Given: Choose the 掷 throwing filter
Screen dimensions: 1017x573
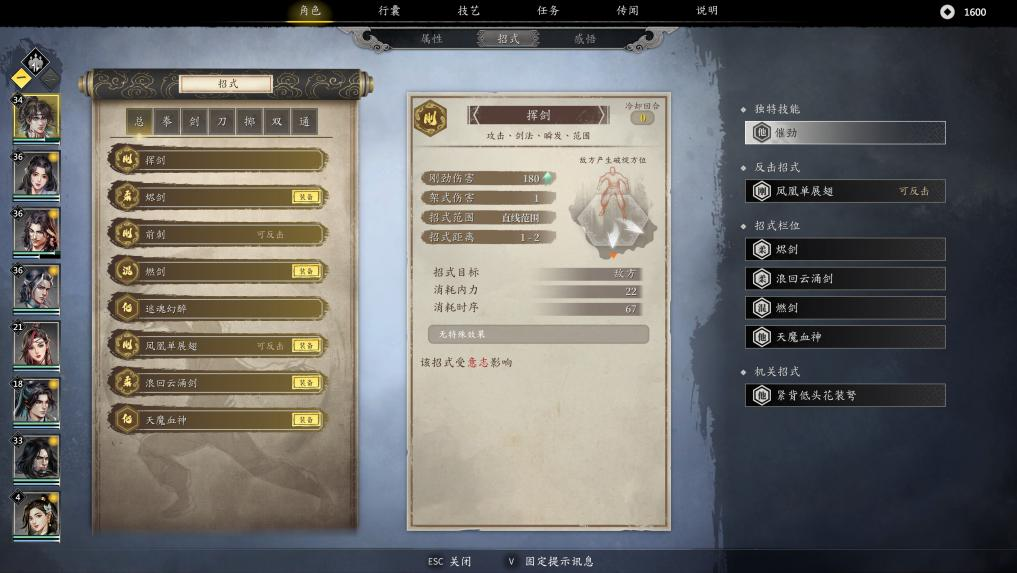Looking at the screenshot, I should [x=249, y=122].
